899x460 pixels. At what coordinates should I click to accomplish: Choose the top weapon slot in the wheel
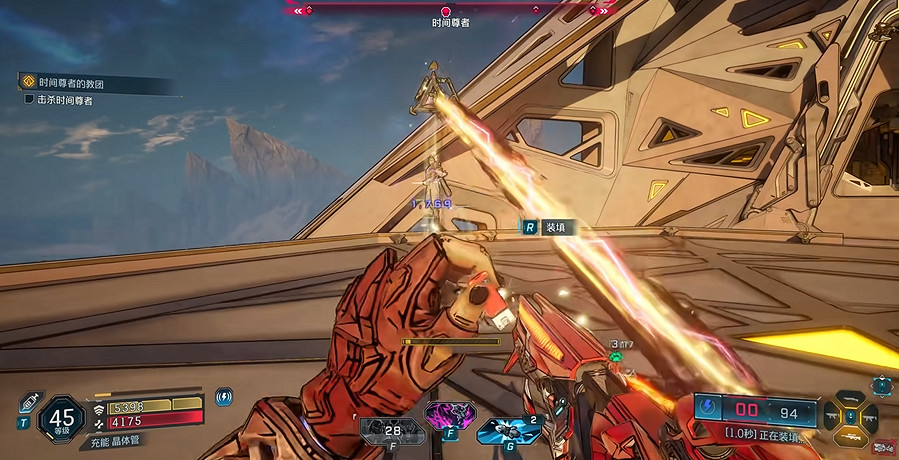pyautogui.click(x=850, y=396)
